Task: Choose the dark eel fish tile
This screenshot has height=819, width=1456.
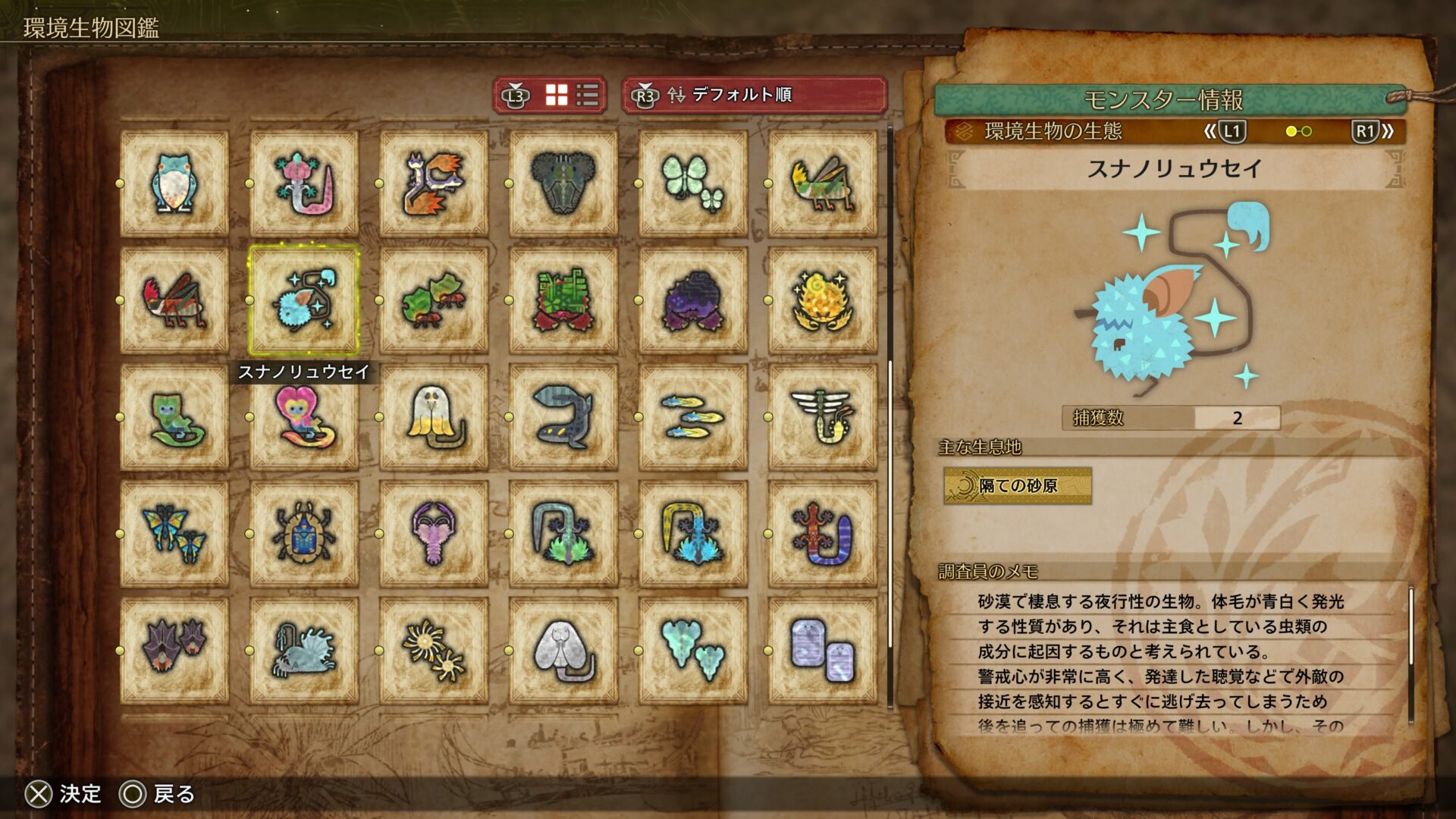Action: pos(563,417)
